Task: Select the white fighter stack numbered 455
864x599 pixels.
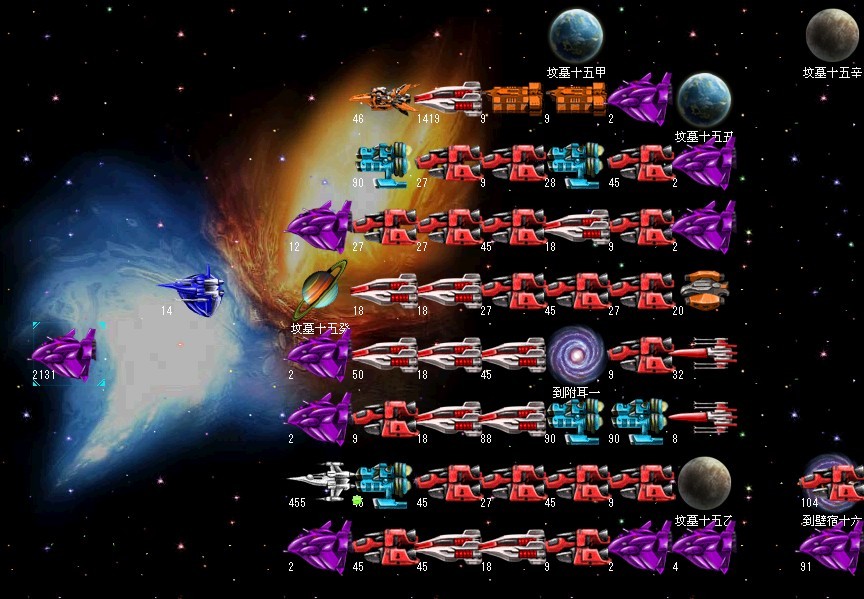Action: 318,484
